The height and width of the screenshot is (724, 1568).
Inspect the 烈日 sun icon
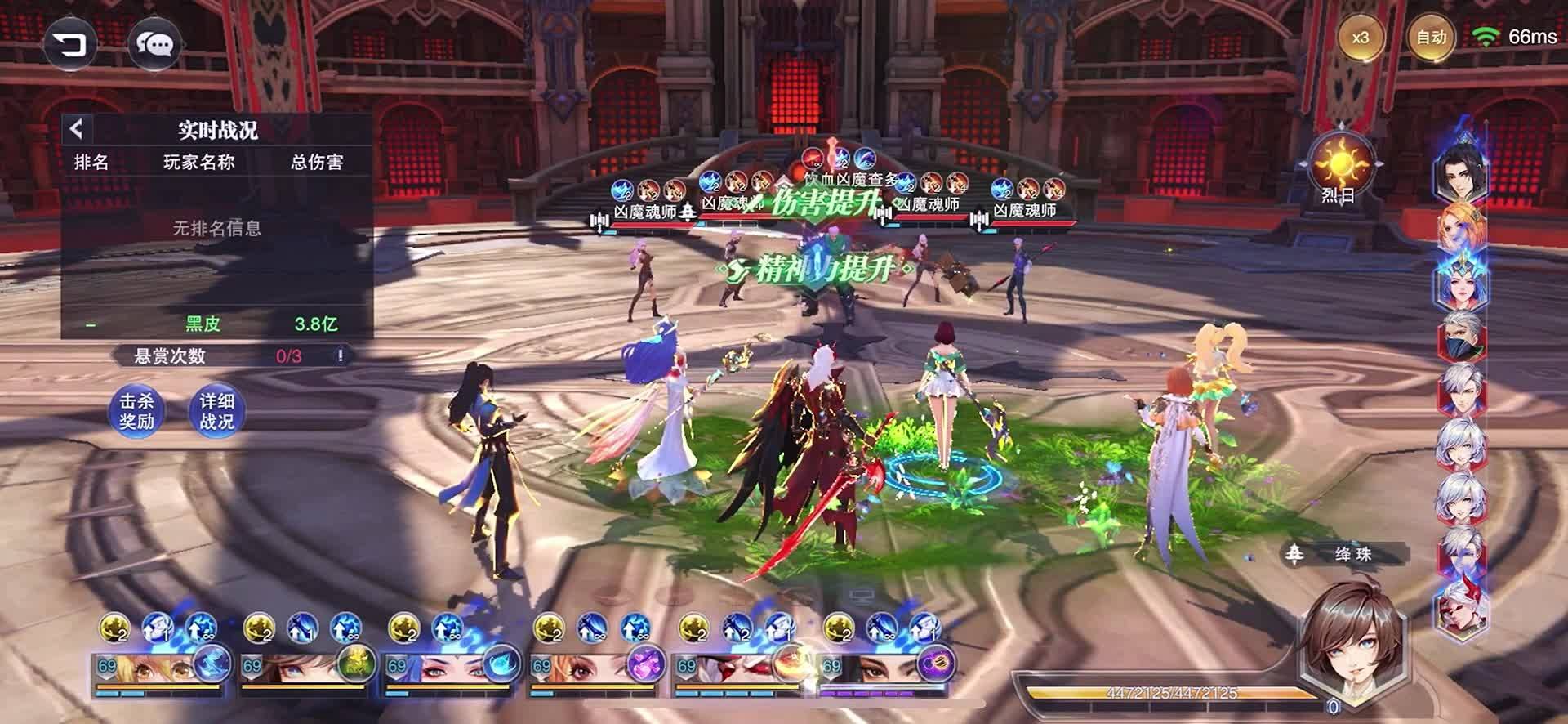click(x=1339, y=166)
